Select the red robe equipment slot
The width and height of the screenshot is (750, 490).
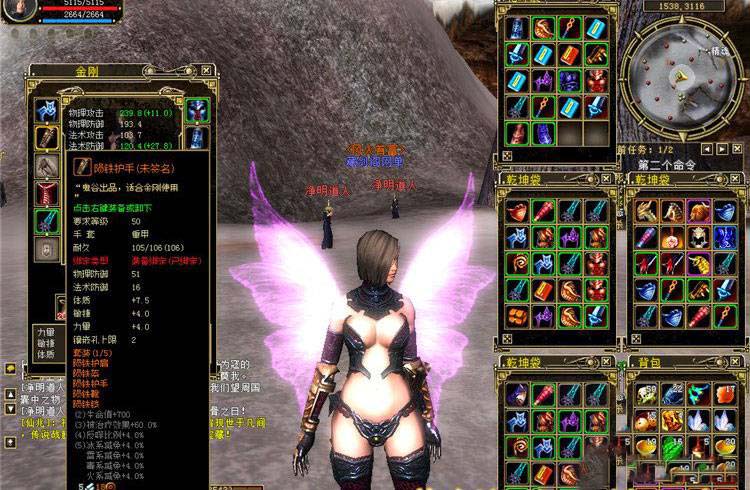tap(46, 193)
